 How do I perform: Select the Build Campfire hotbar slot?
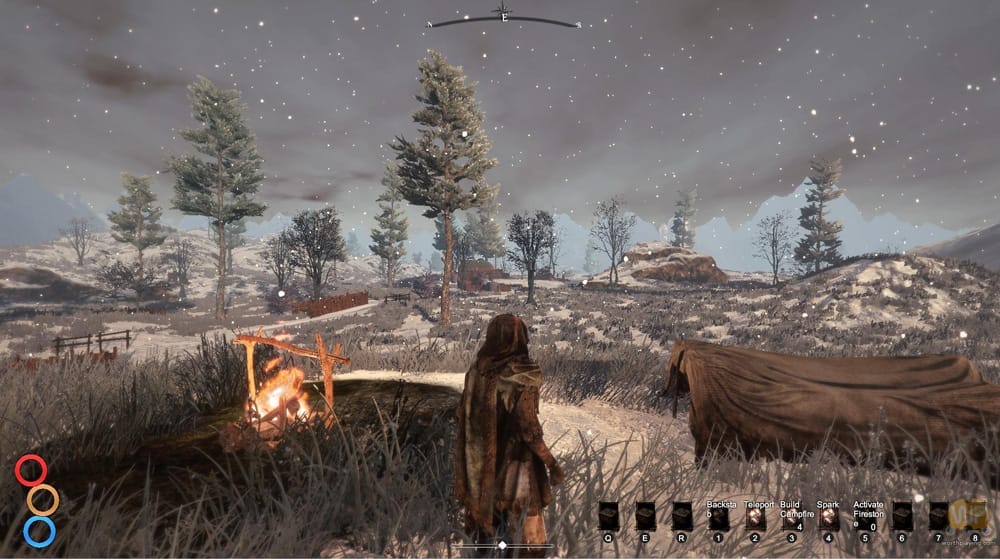[791, 517]
